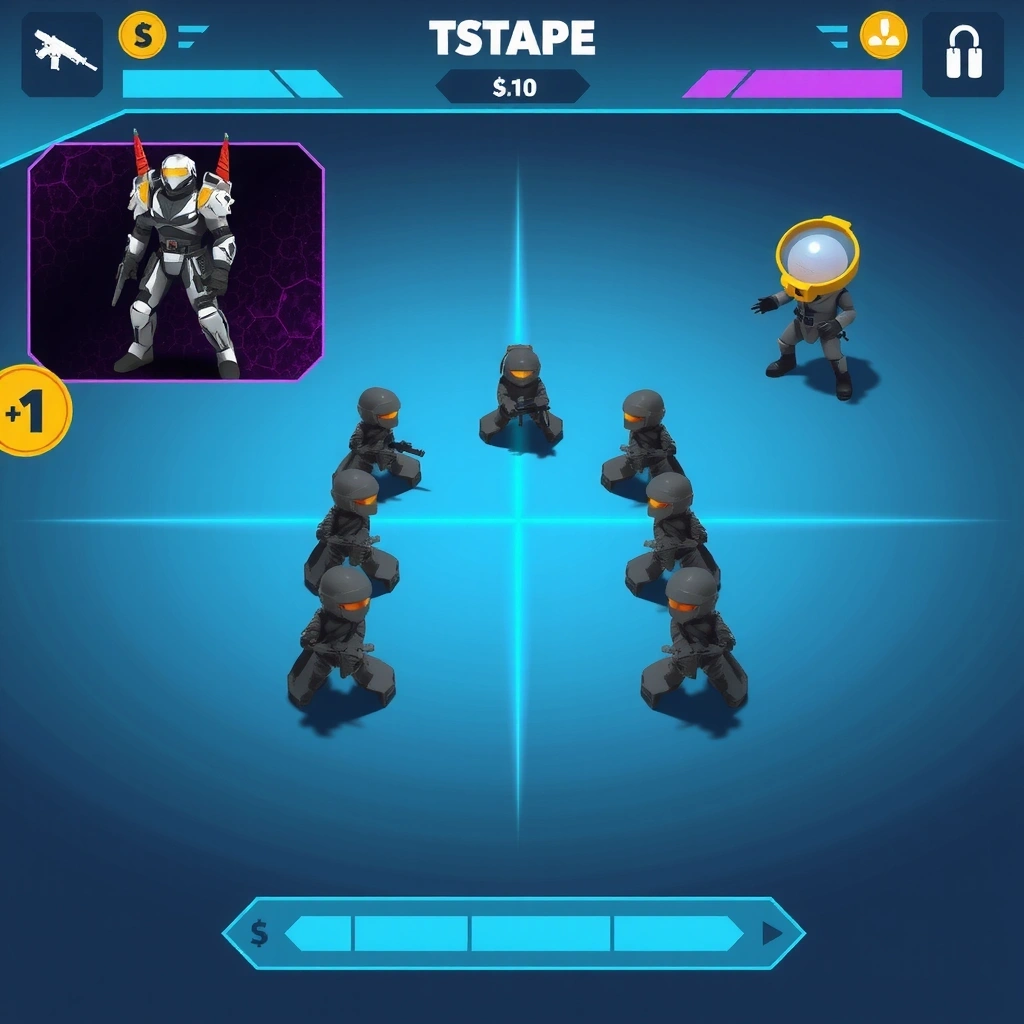The width and height of the screenshot is (1024, 1024).
Task: Select the armored soldier portrait card
Action: click(176, 262)
